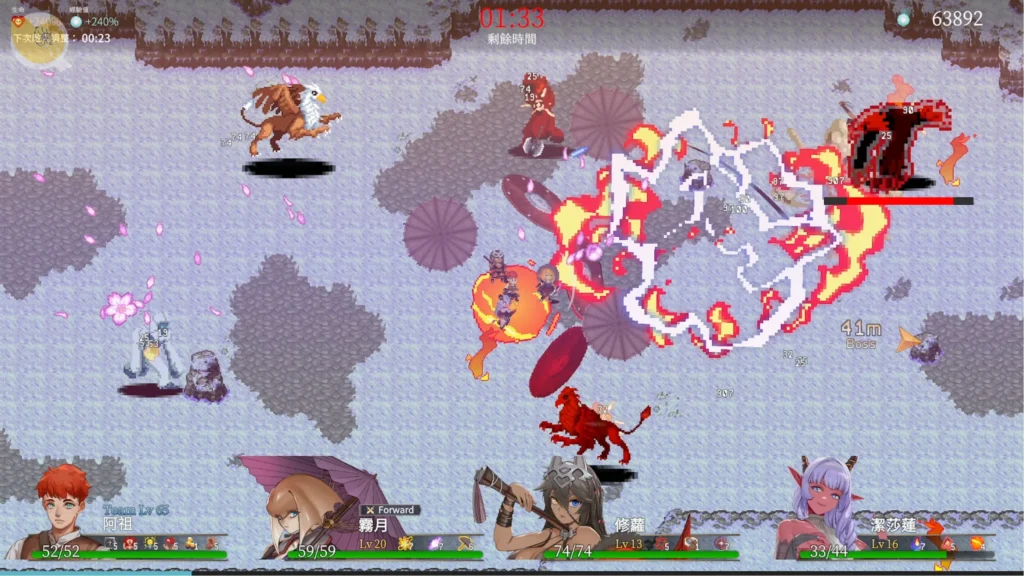This screenshot has width=1024, height=576.
Task: Select 霧月's umbrella skill icon
Action: pos(465,543)
